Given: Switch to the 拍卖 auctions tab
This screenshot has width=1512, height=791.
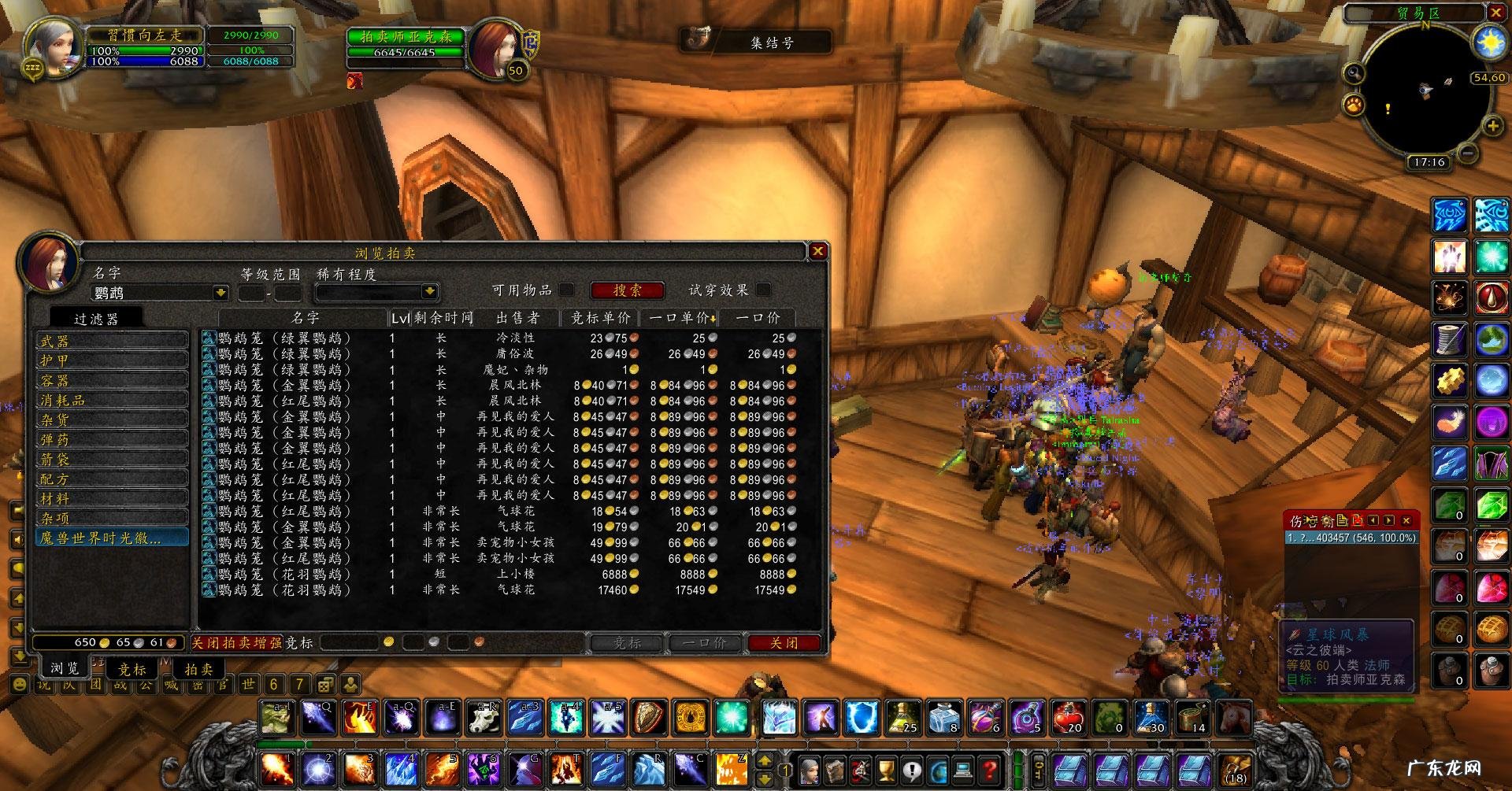Looking at the screenshot, I should pos(198,669).
